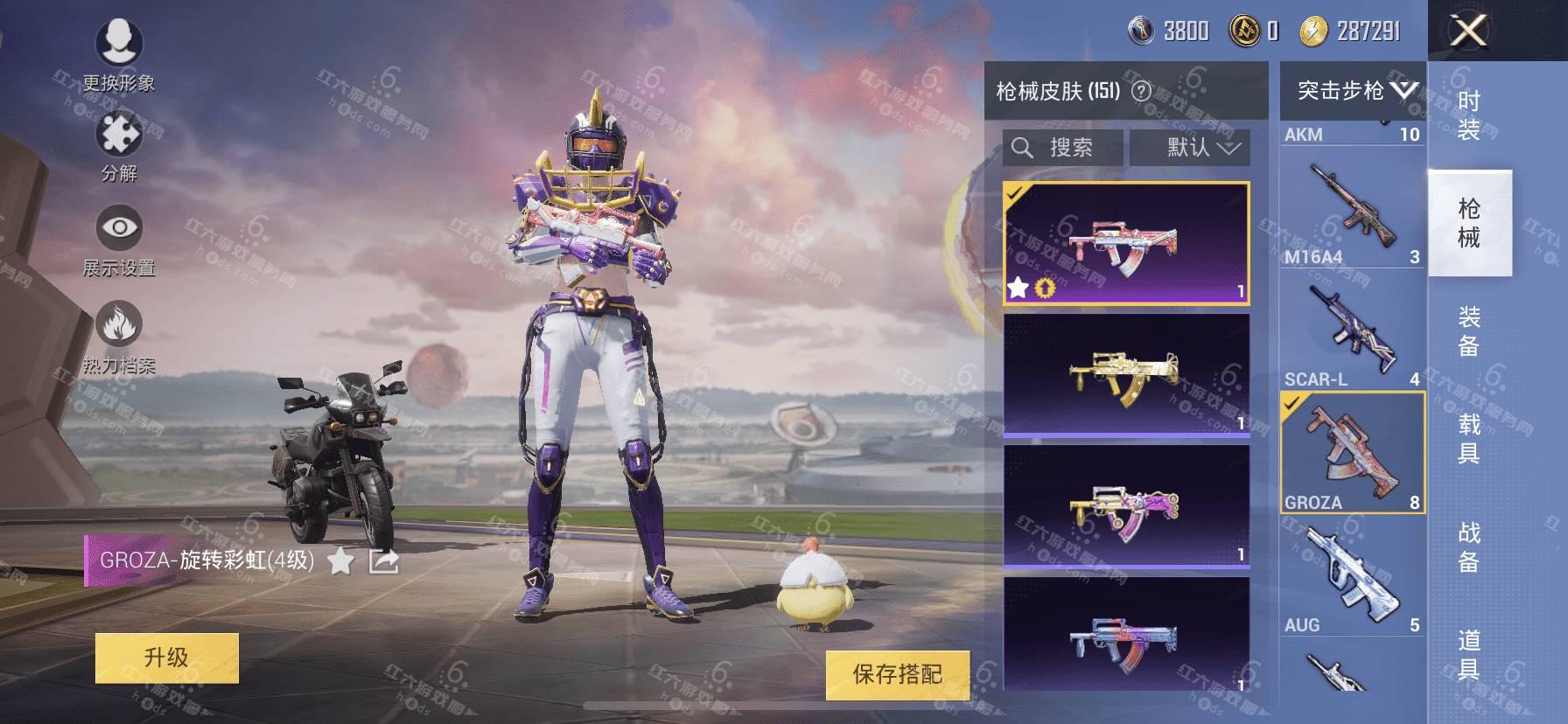Close the inventory screen with X
Viewport: 1568px width, 724px height.
(x=1467, y=31)
